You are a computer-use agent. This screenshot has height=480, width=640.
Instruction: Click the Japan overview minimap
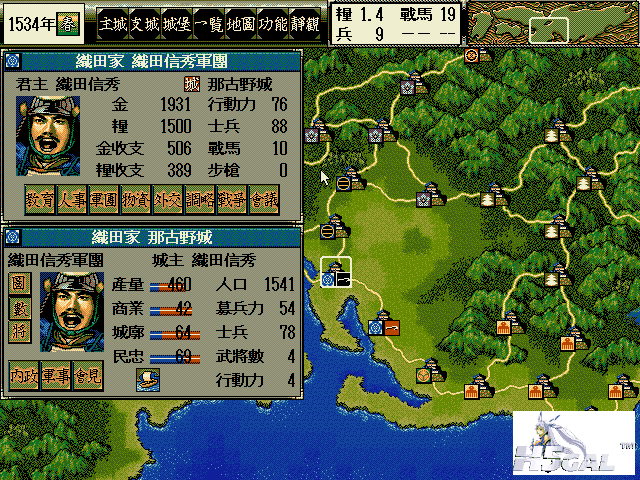(x=549, y=22)
